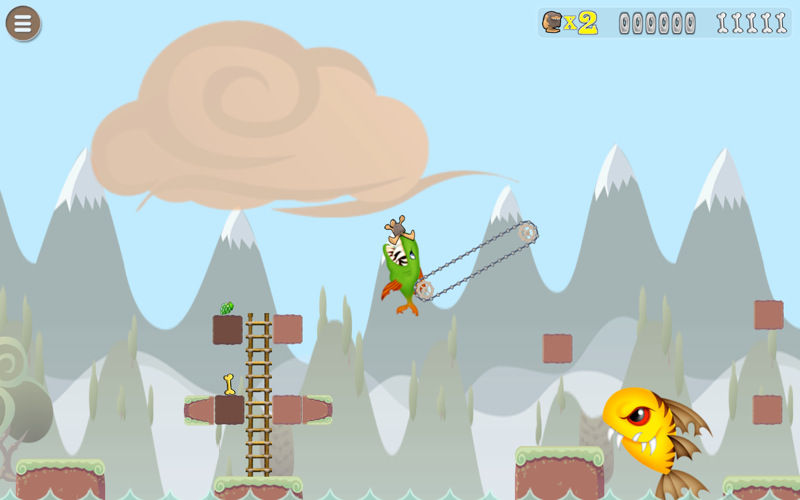Viewport: 800px width, 500px height.
Task: Open the round hamburger menu button
Action: point(23,23)
